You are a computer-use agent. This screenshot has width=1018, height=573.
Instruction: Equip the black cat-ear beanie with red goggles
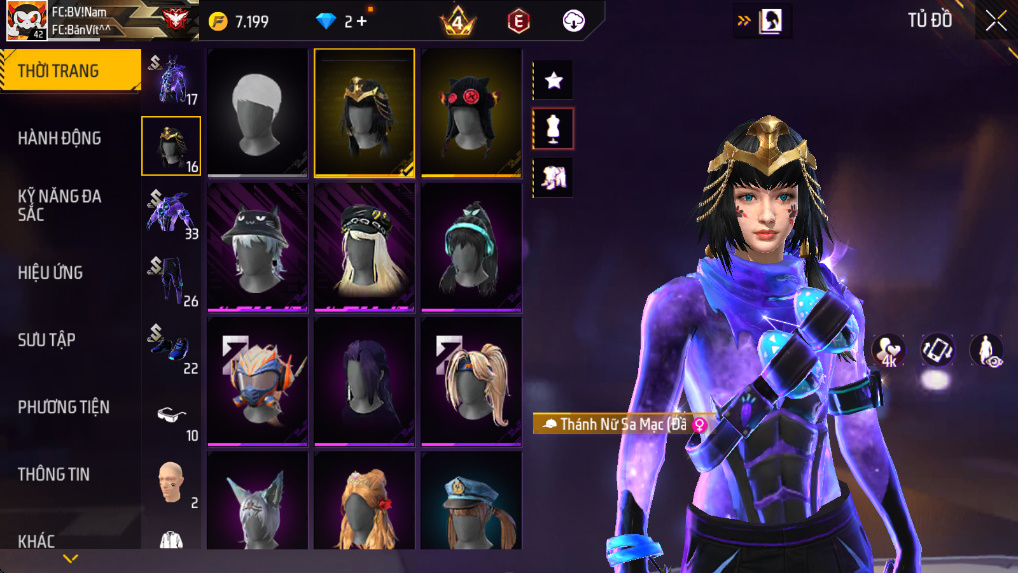coord(471,112)
